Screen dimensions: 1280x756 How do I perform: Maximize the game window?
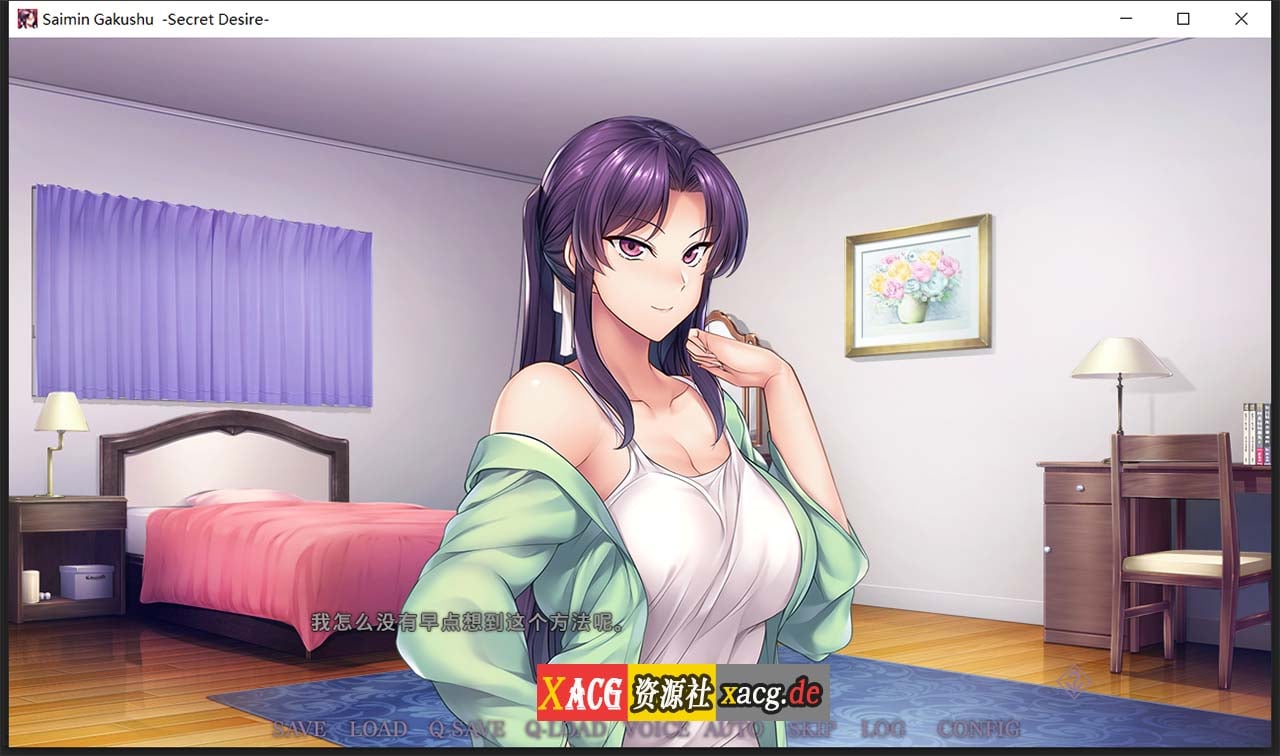(x=1183, y=18)
